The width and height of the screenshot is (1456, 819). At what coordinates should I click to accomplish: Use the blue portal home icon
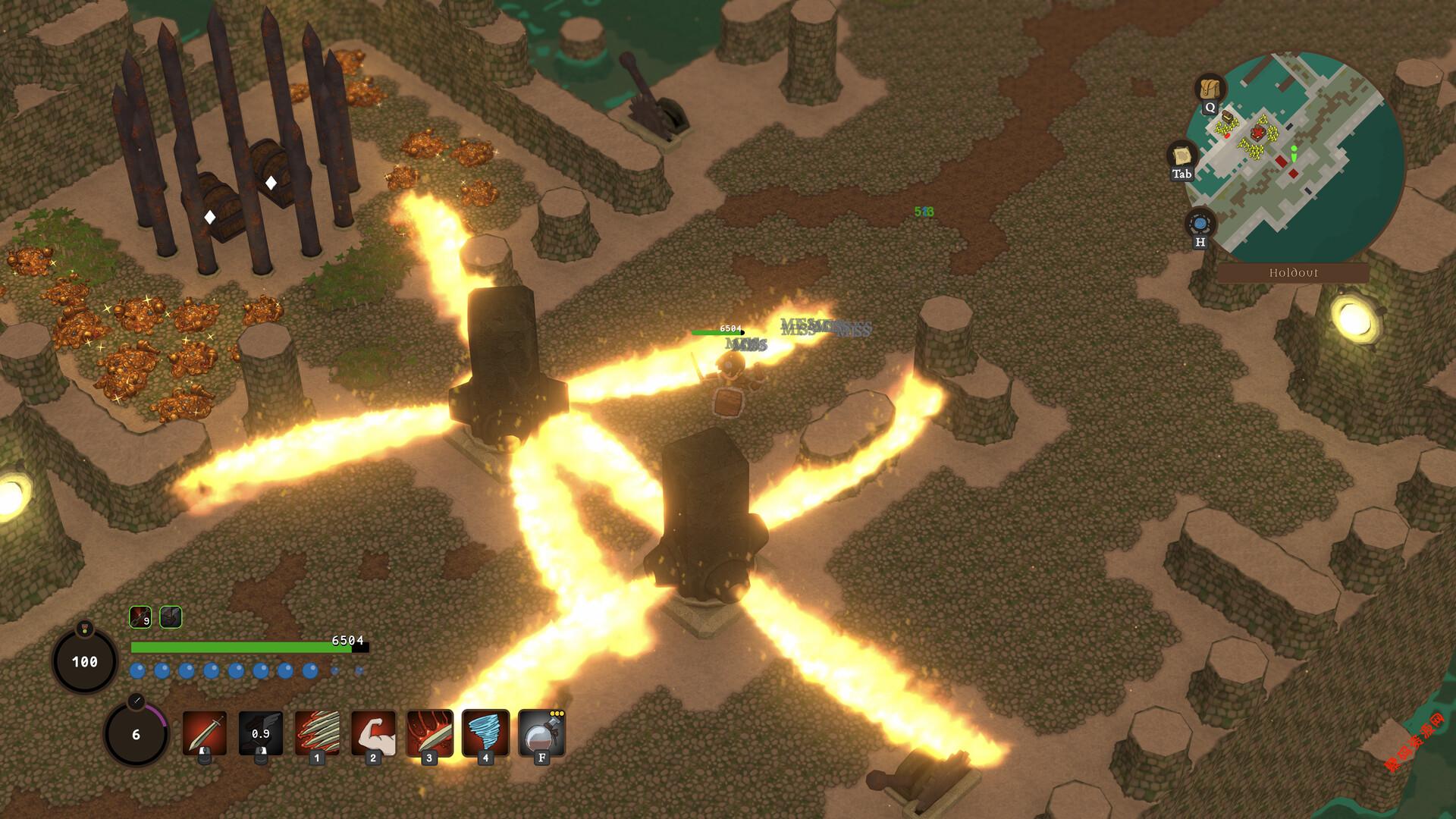(x=1200, y=224)
